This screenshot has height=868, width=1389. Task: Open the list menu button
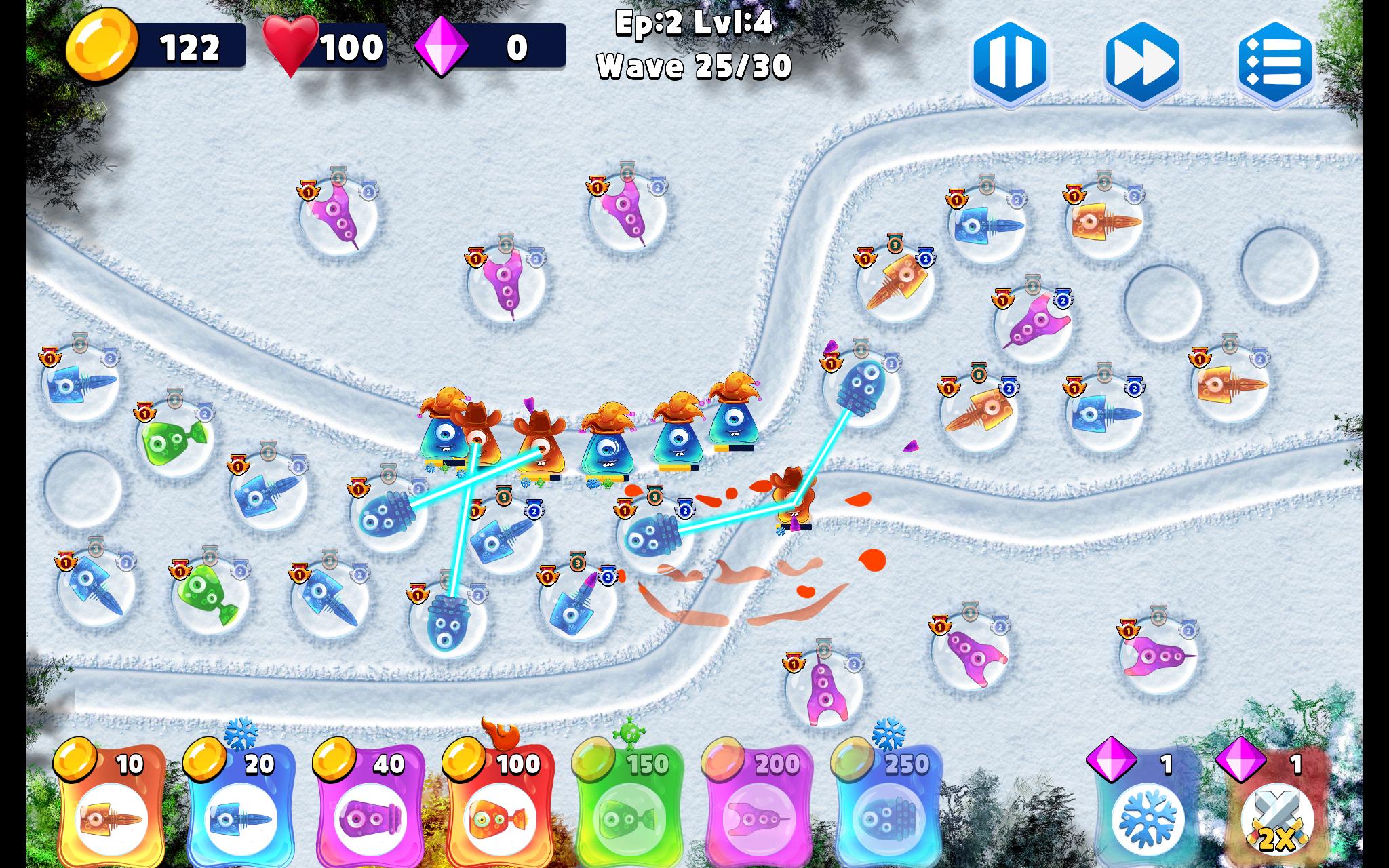tap(1275, 62)
